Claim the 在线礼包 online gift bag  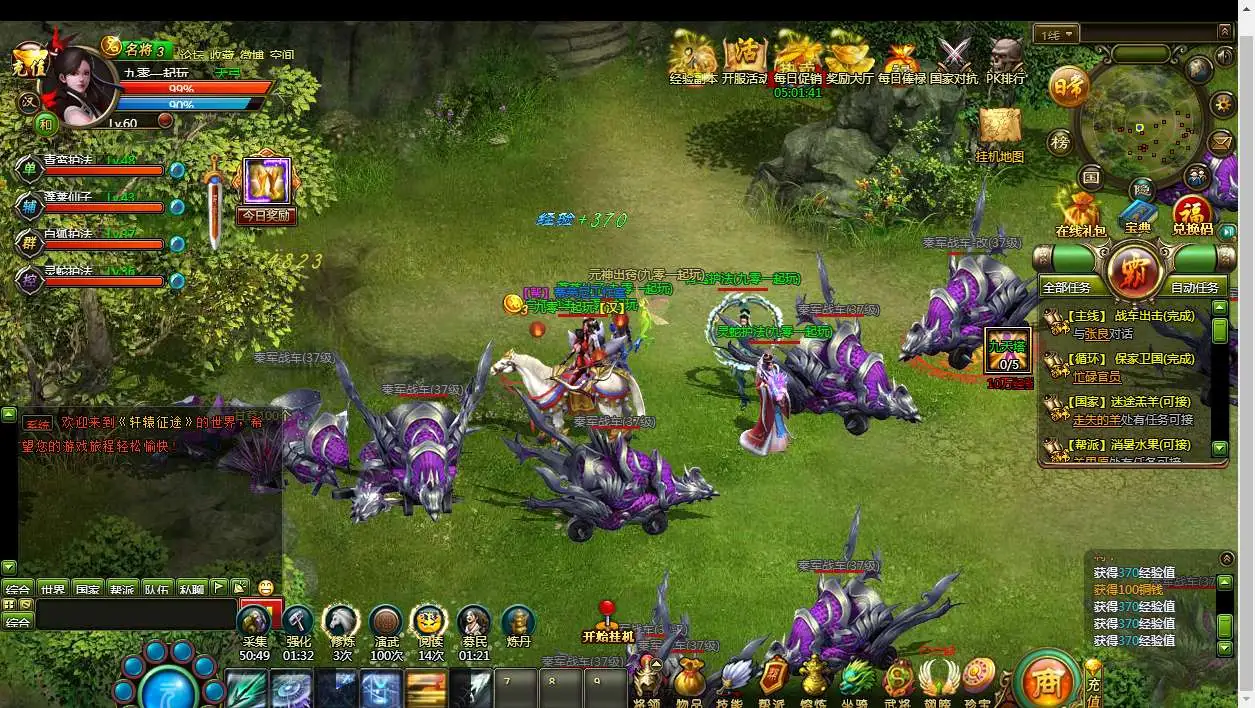click(x=1080, y=214)
